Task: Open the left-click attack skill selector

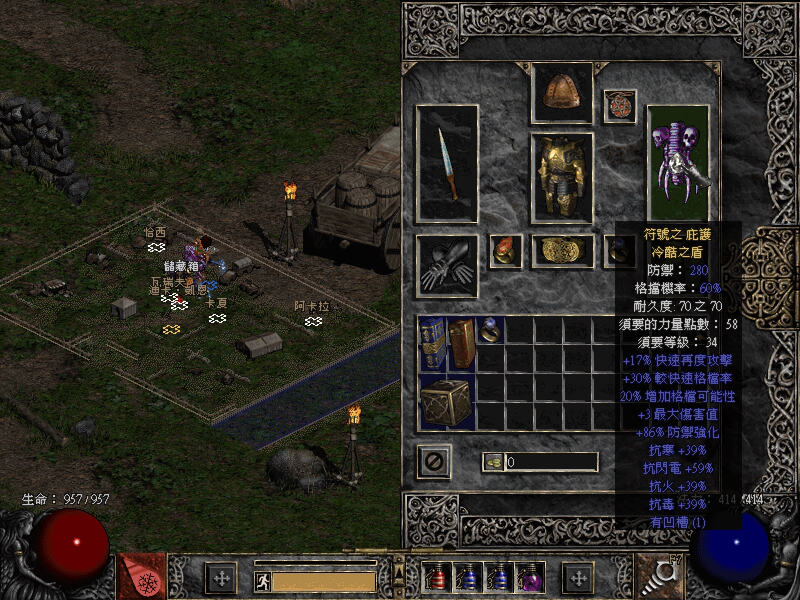Action: (x=141, y=575)
